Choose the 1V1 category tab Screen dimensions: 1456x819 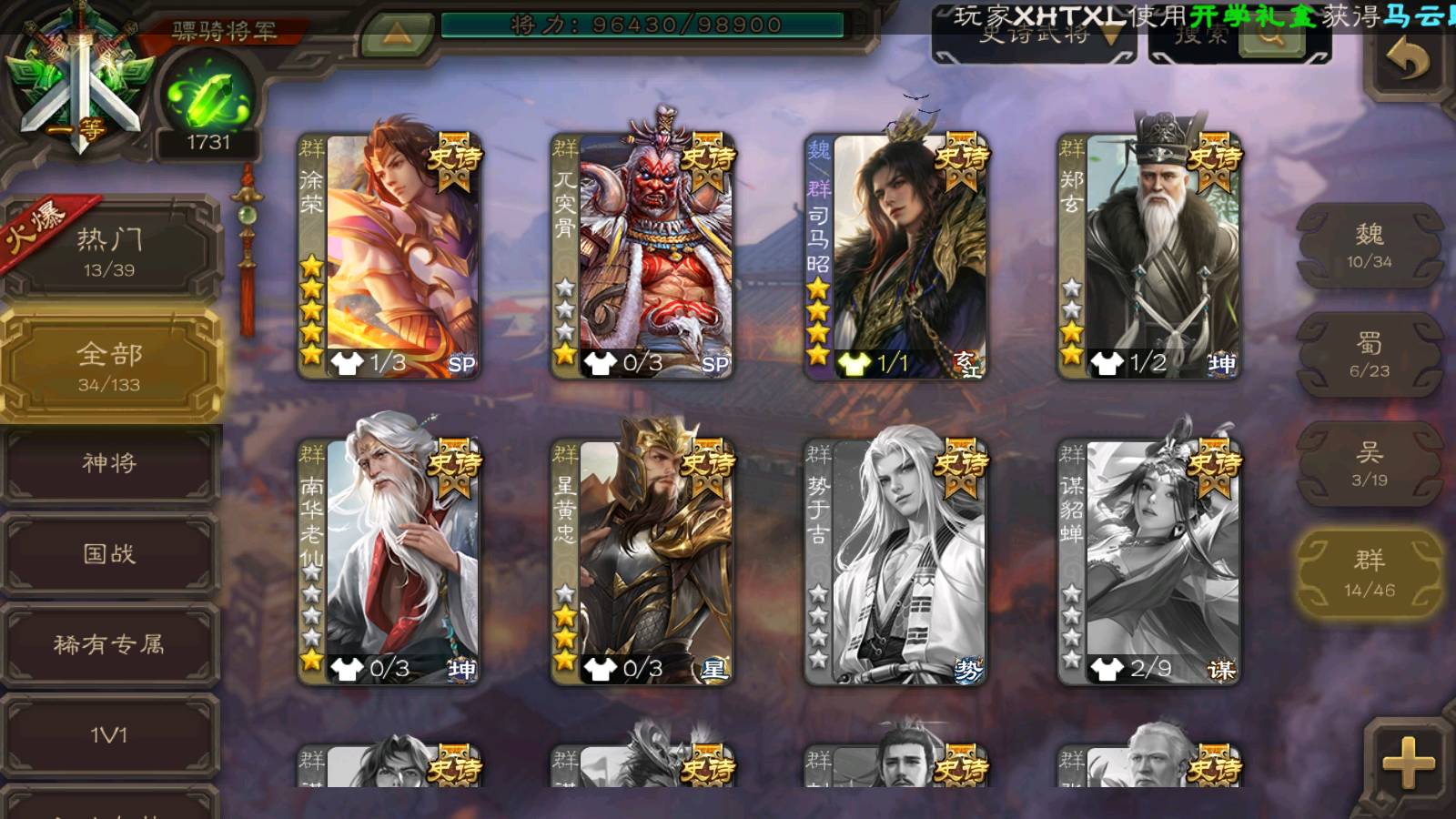pos(109,734)
